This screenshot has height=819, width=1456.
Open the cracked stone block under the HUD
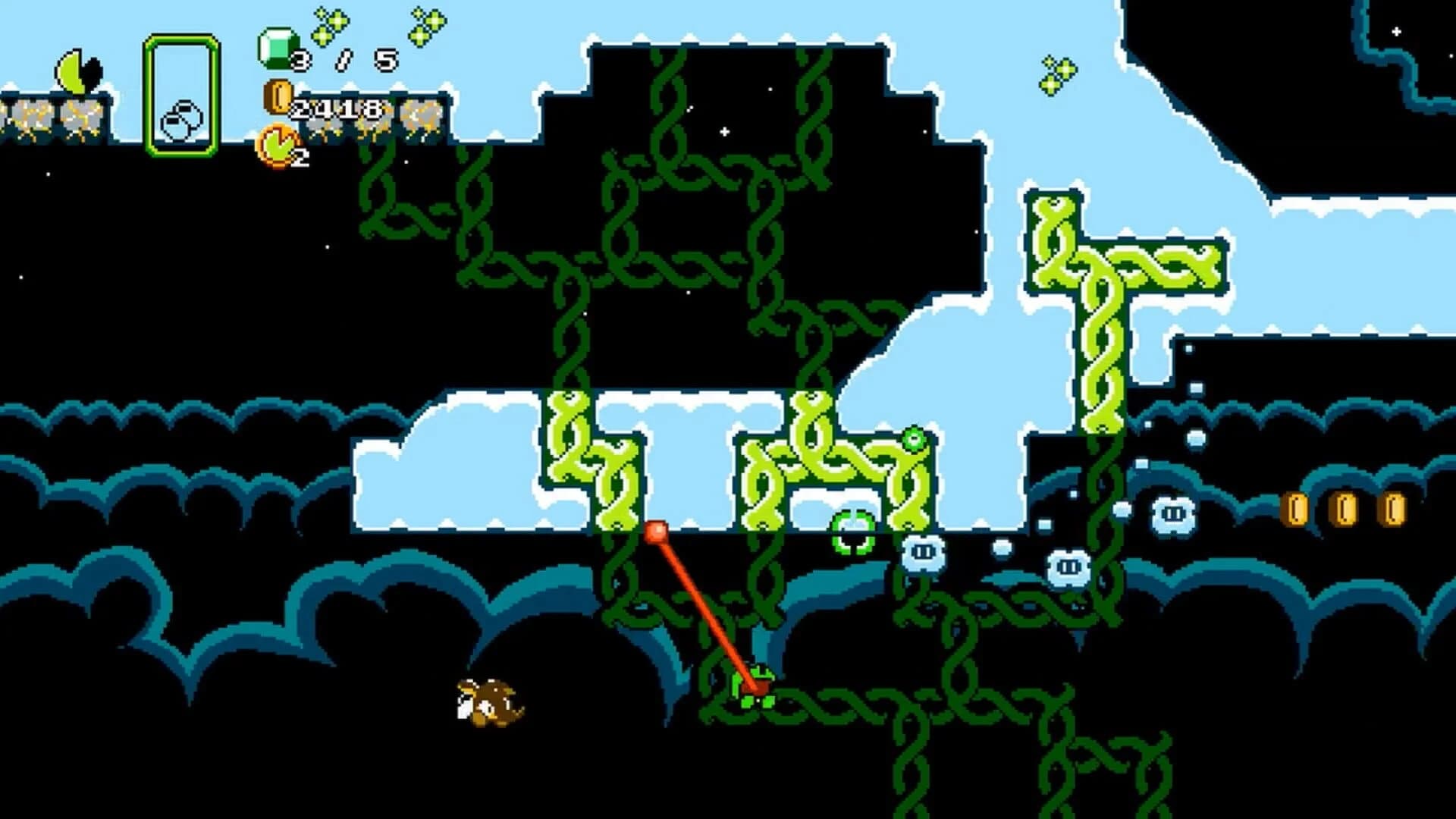click(372, 121)
